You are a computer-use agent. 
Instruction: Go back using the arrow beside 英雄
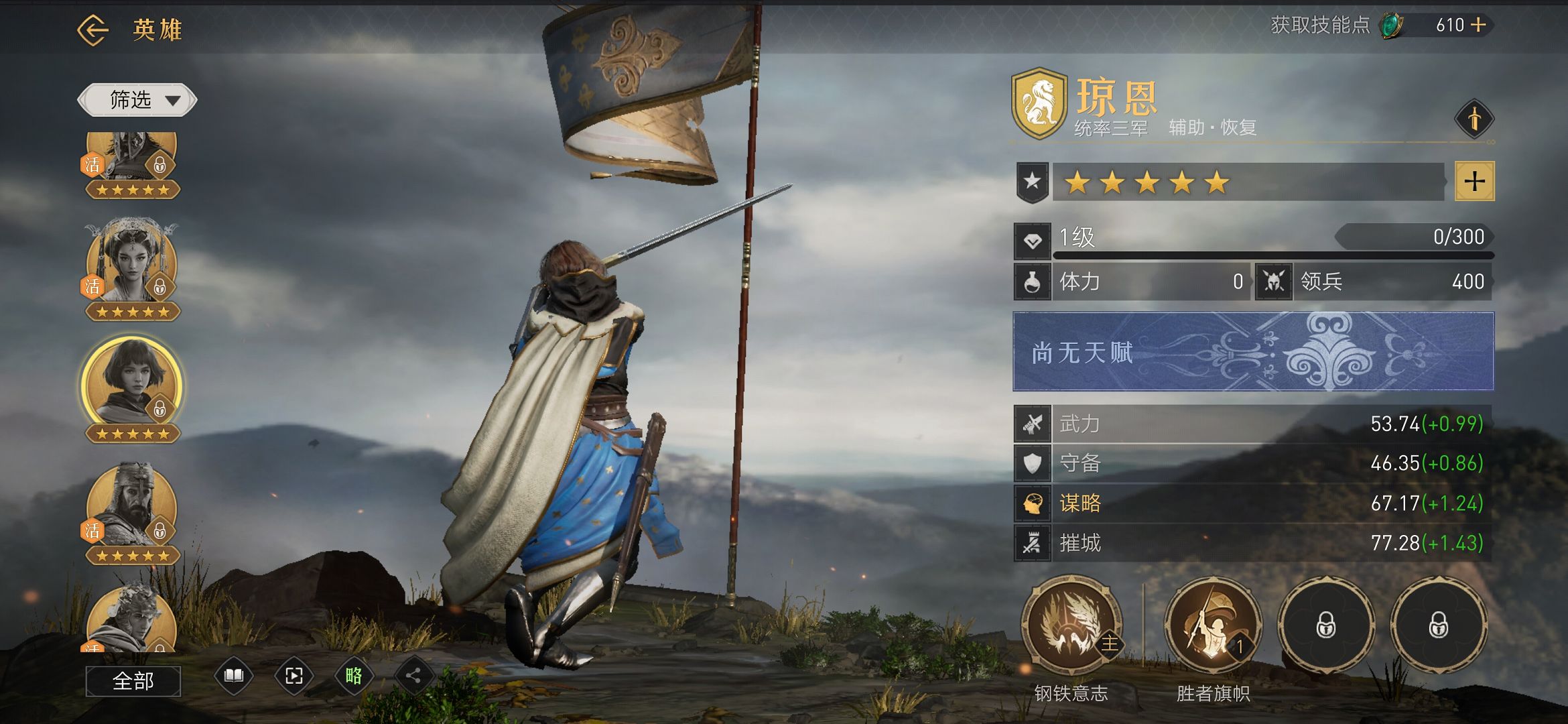(x=92, y=29)
